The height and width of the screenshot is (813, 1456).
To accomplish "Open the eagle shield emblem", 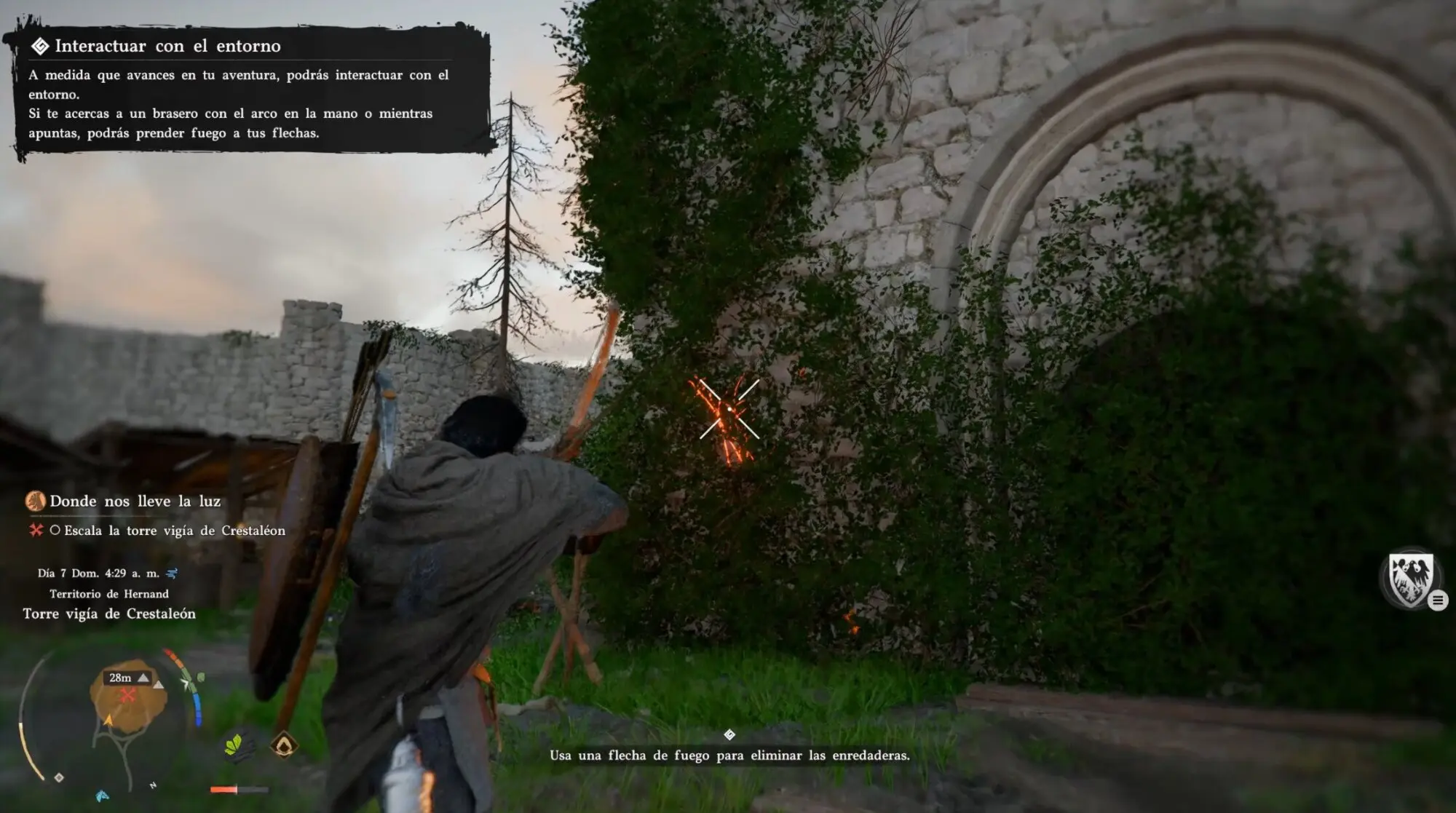I will (x=1410, y=579).
